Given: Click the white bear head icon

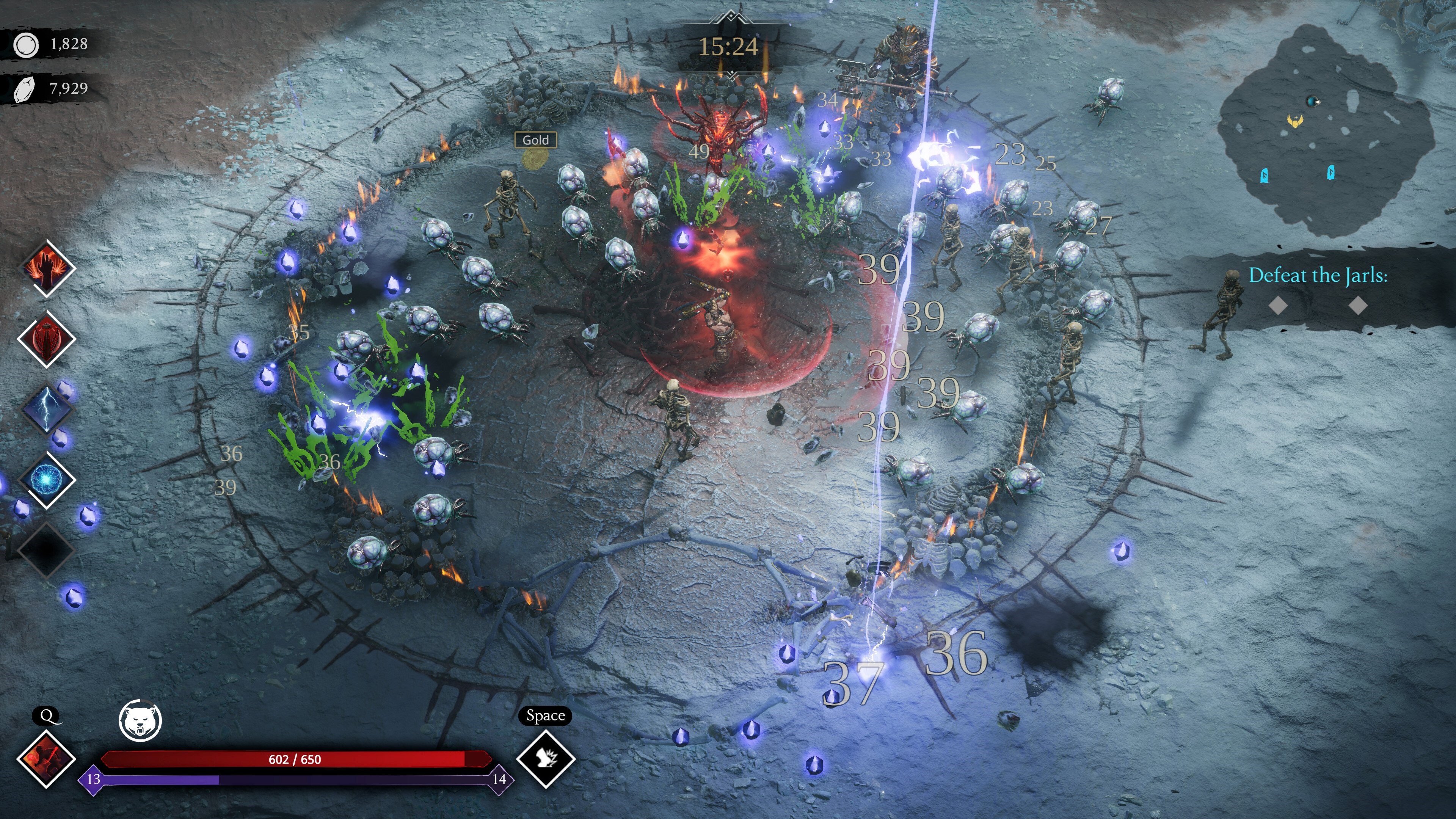Looking at the screenshot, I should [x=140, y=721].
